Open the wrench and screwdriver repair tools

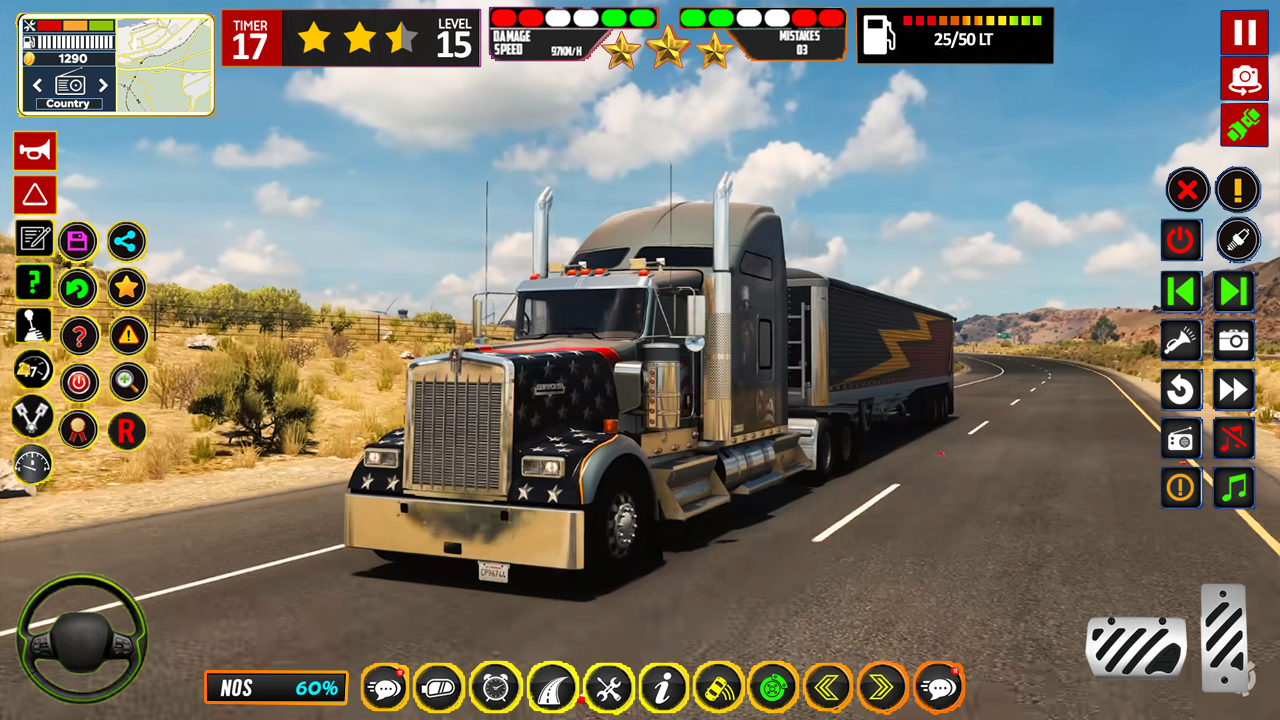click(x=610, y=687)
